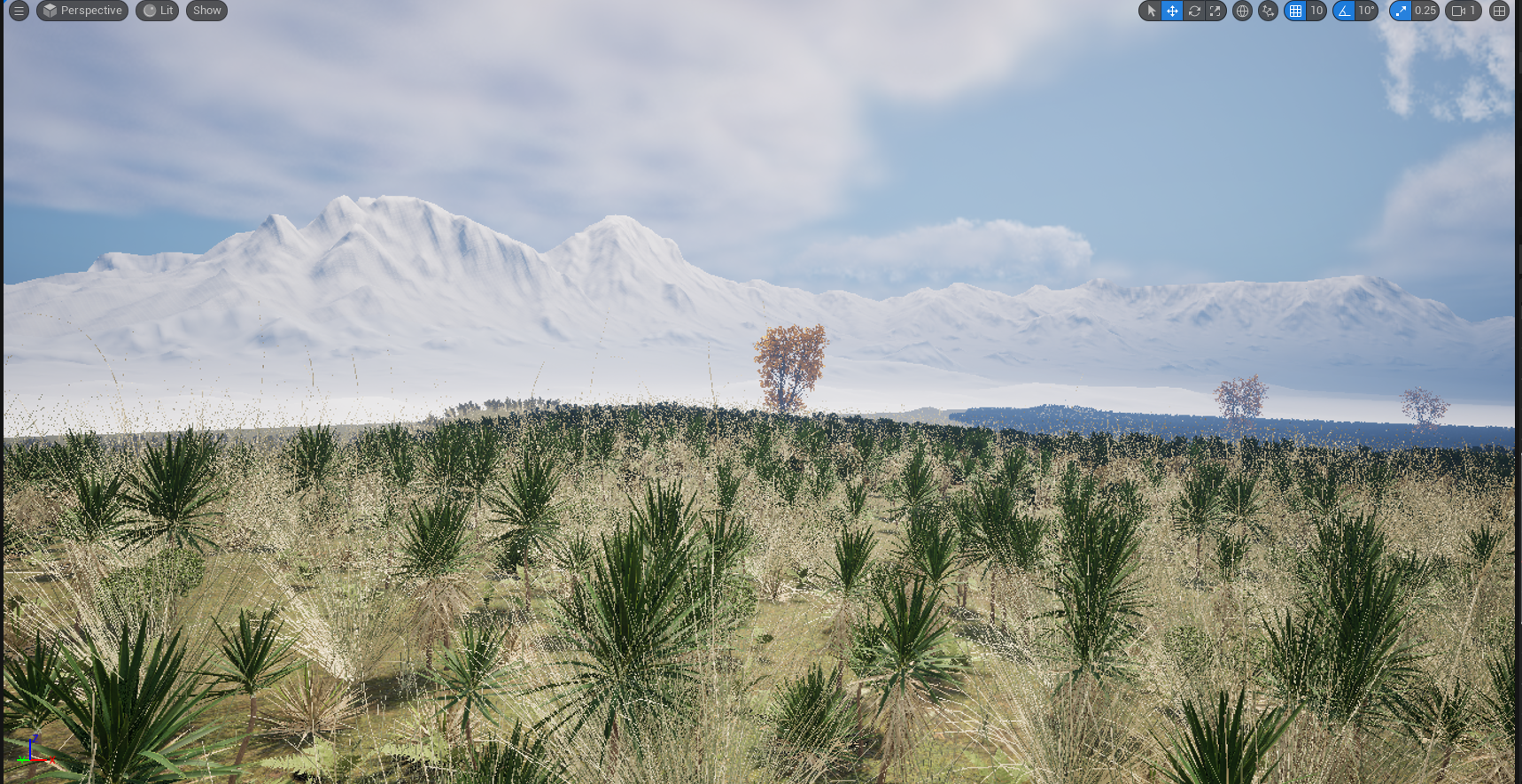
Task: Open the Perspective view type dropdown
Action: 82,11
